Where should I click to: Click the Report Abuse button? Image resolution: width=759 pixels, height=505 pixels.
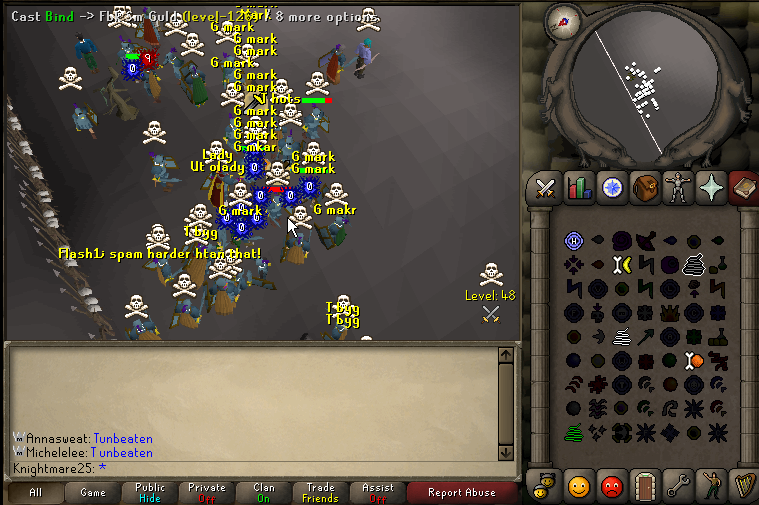(461, 492)
